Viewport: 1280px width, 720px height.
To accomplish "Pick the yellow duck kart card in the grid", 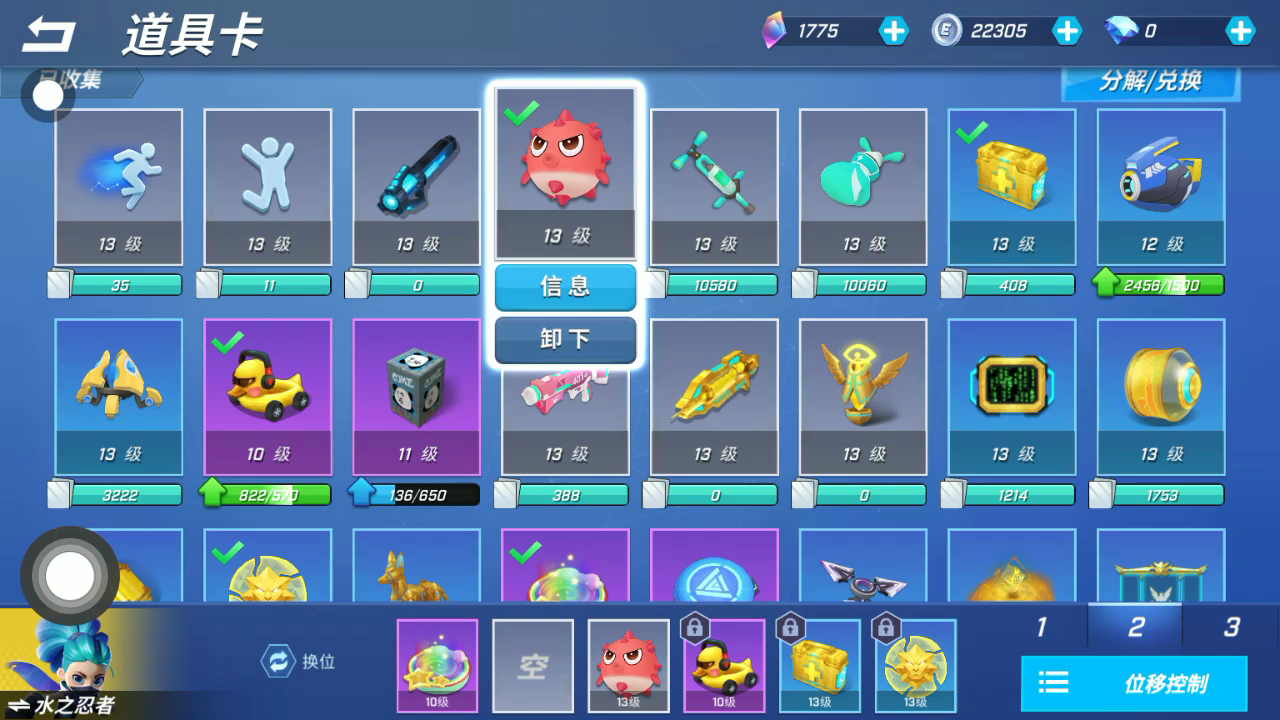I will pyautogui.click(x=268, y=396).
